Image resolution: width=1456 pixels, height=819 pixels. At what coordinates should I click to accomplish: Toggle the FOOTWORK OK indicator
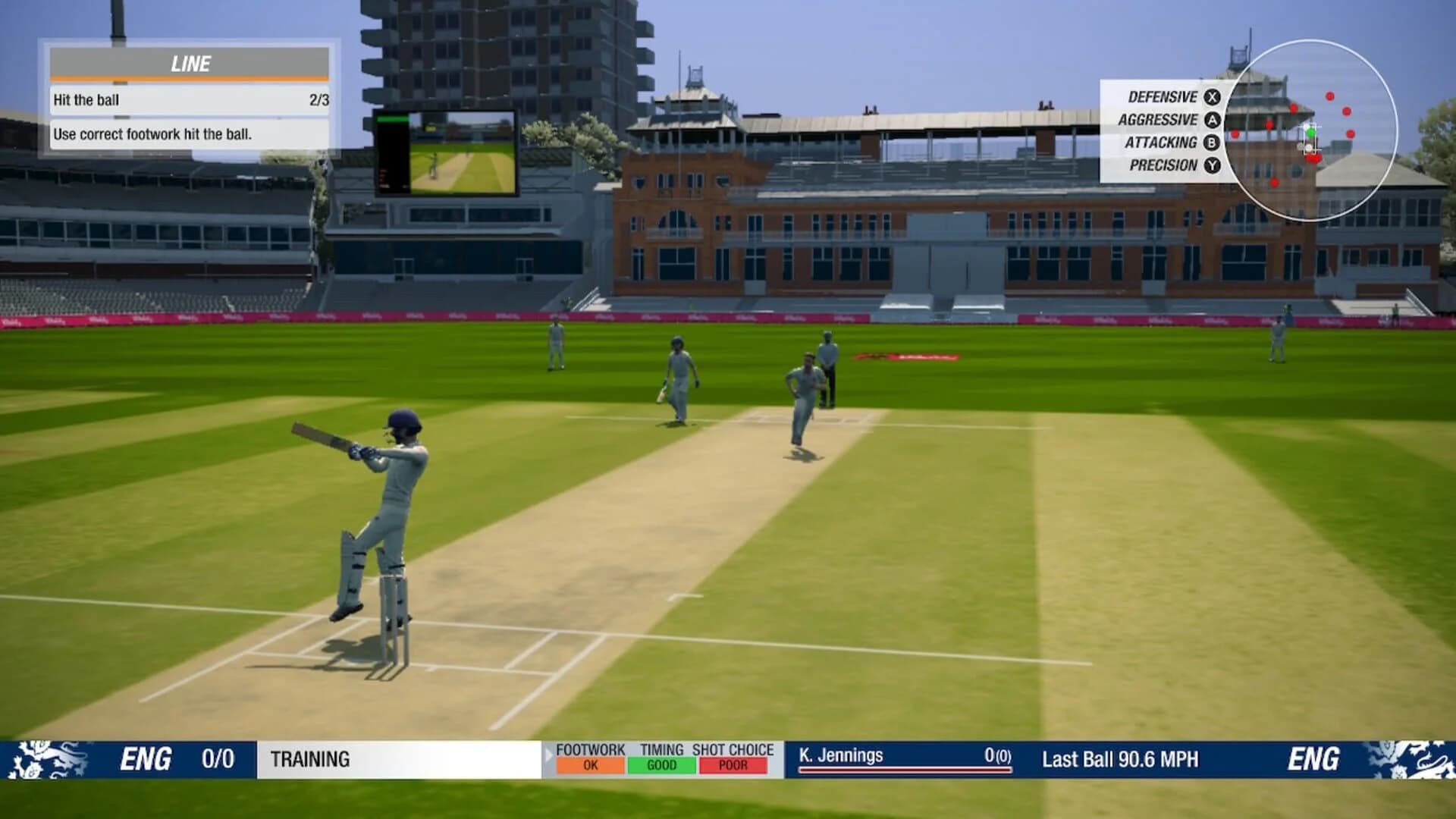(591, 766)
